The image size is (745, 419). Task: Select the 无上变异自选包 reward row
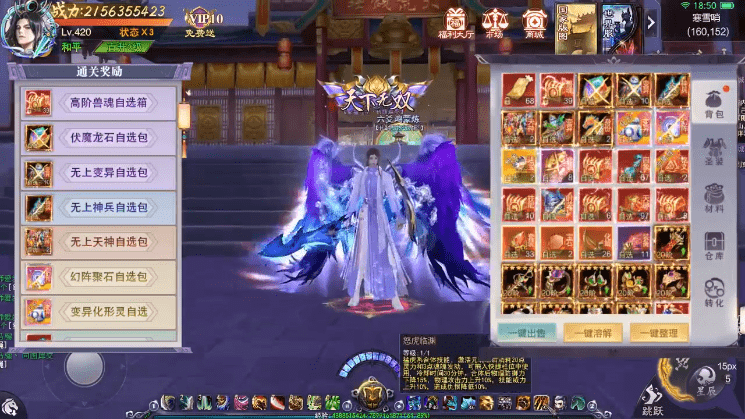click(100, 172)
